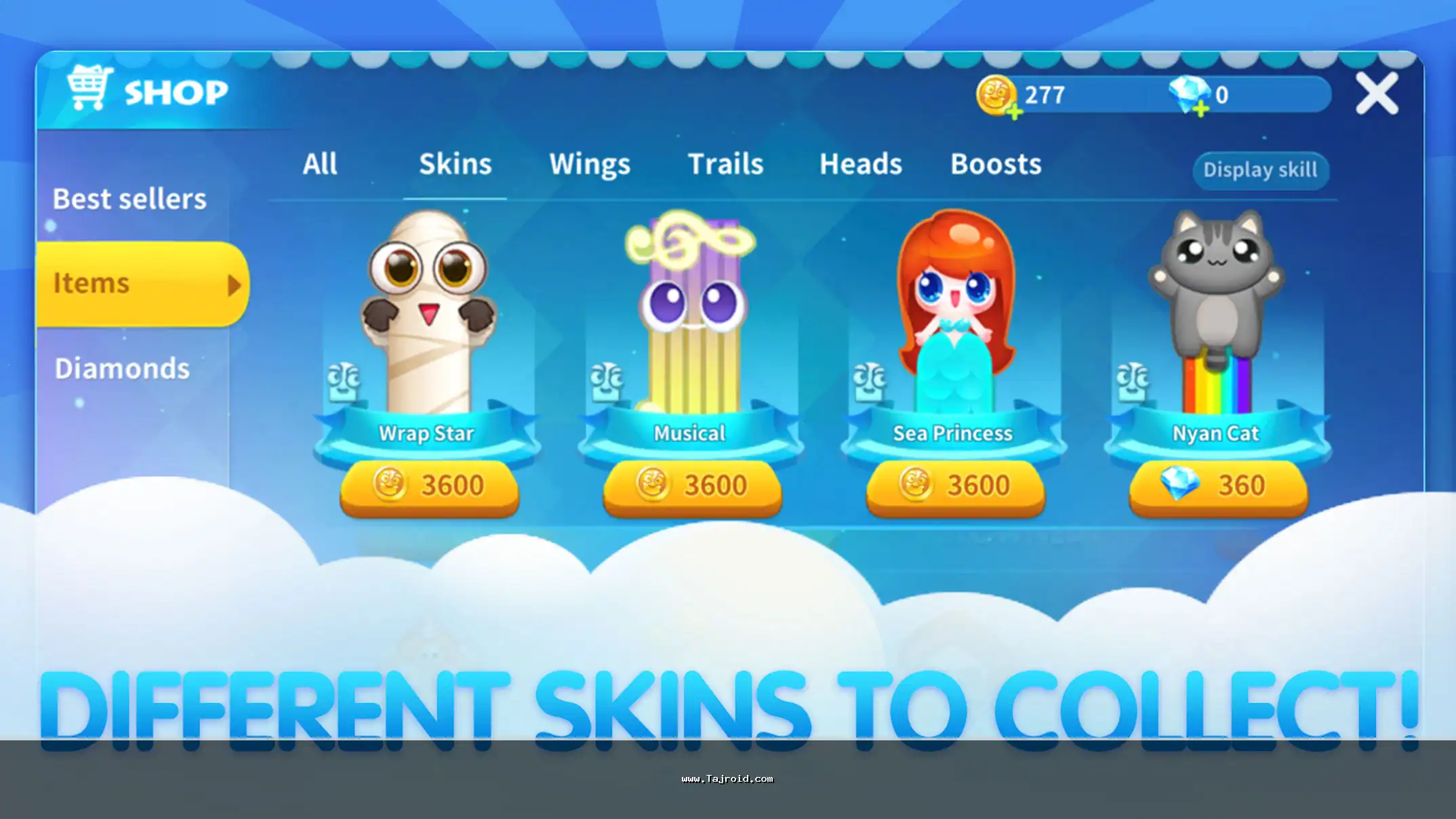Buy Wrap Star for 3600 coins
Screen dimensions: 1456x819
point(429,486)
